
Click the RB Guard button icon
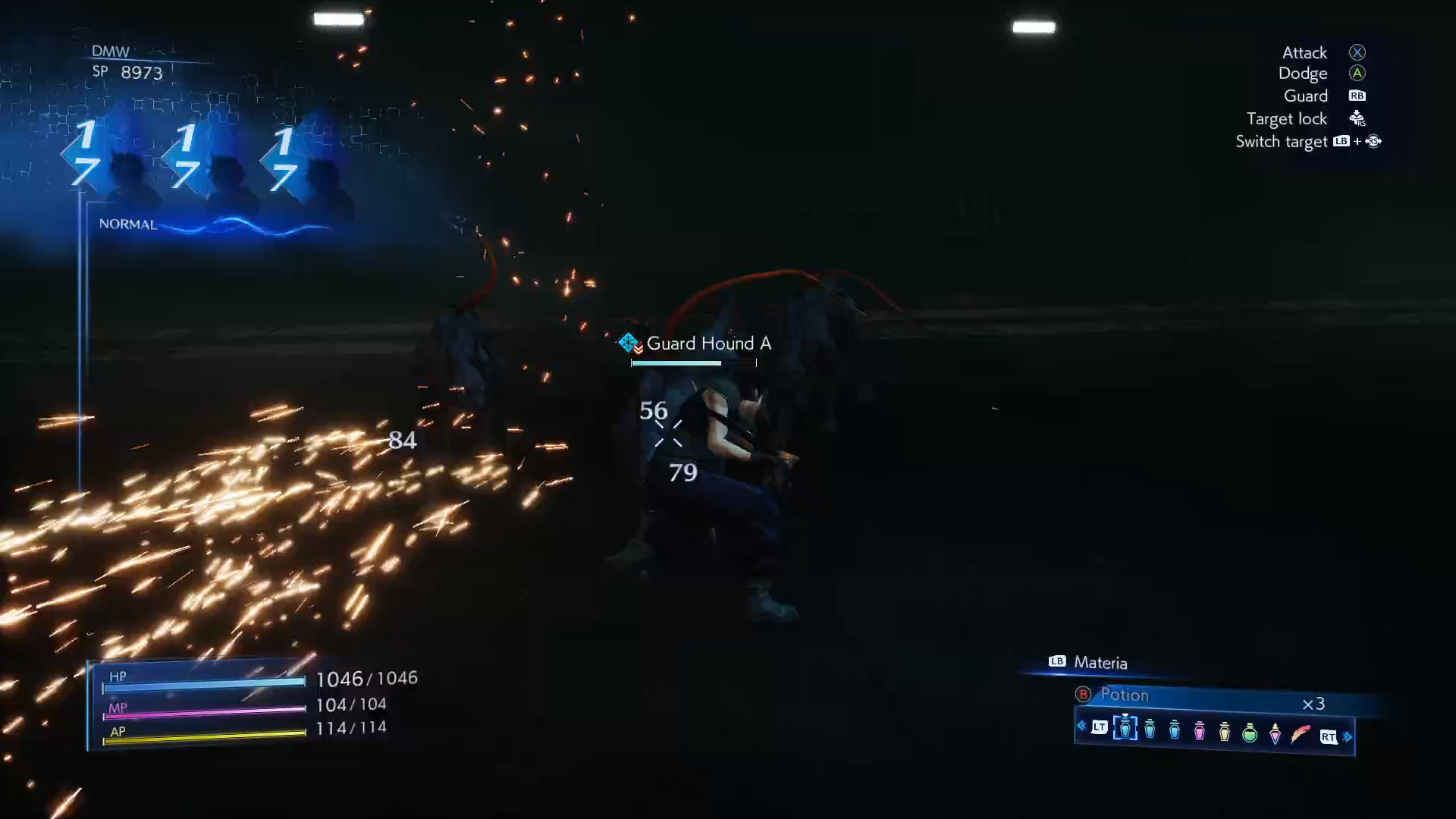(1357, 96)
